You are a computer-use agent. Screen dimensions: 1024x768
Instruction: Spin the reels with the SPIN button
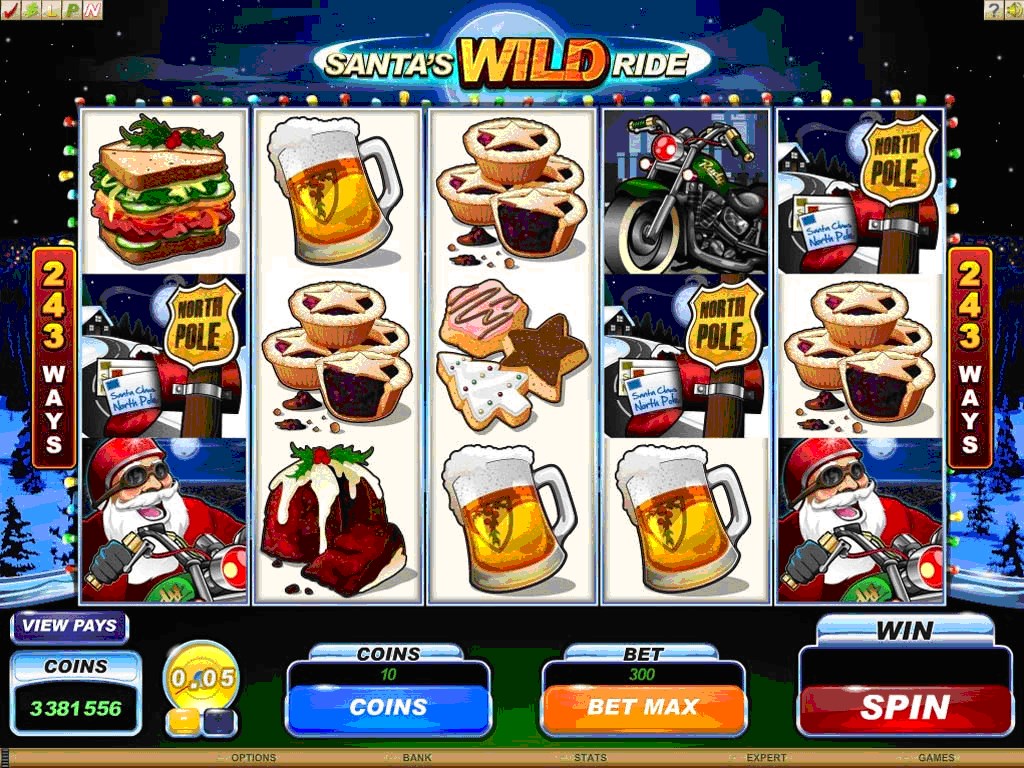(905, 707)
